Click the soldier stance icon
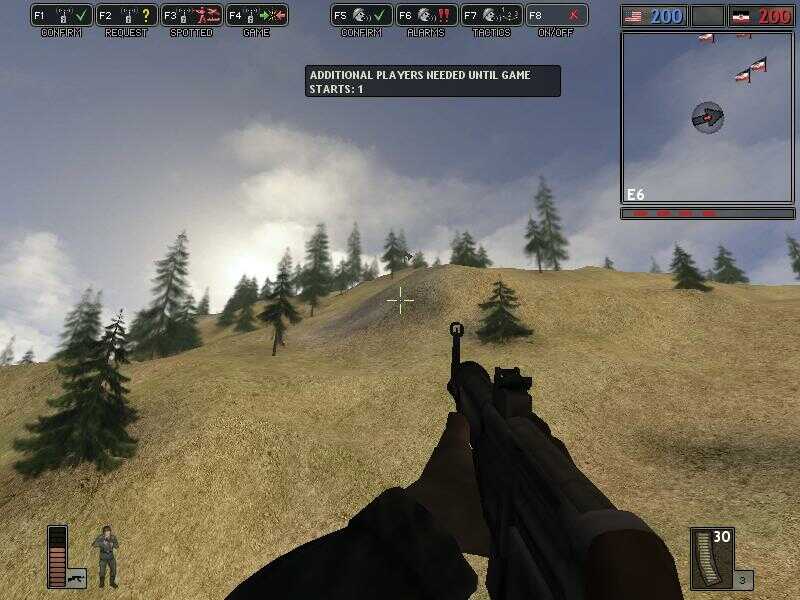800x600 pixels. pyautogui.click(x=105, y=556)
